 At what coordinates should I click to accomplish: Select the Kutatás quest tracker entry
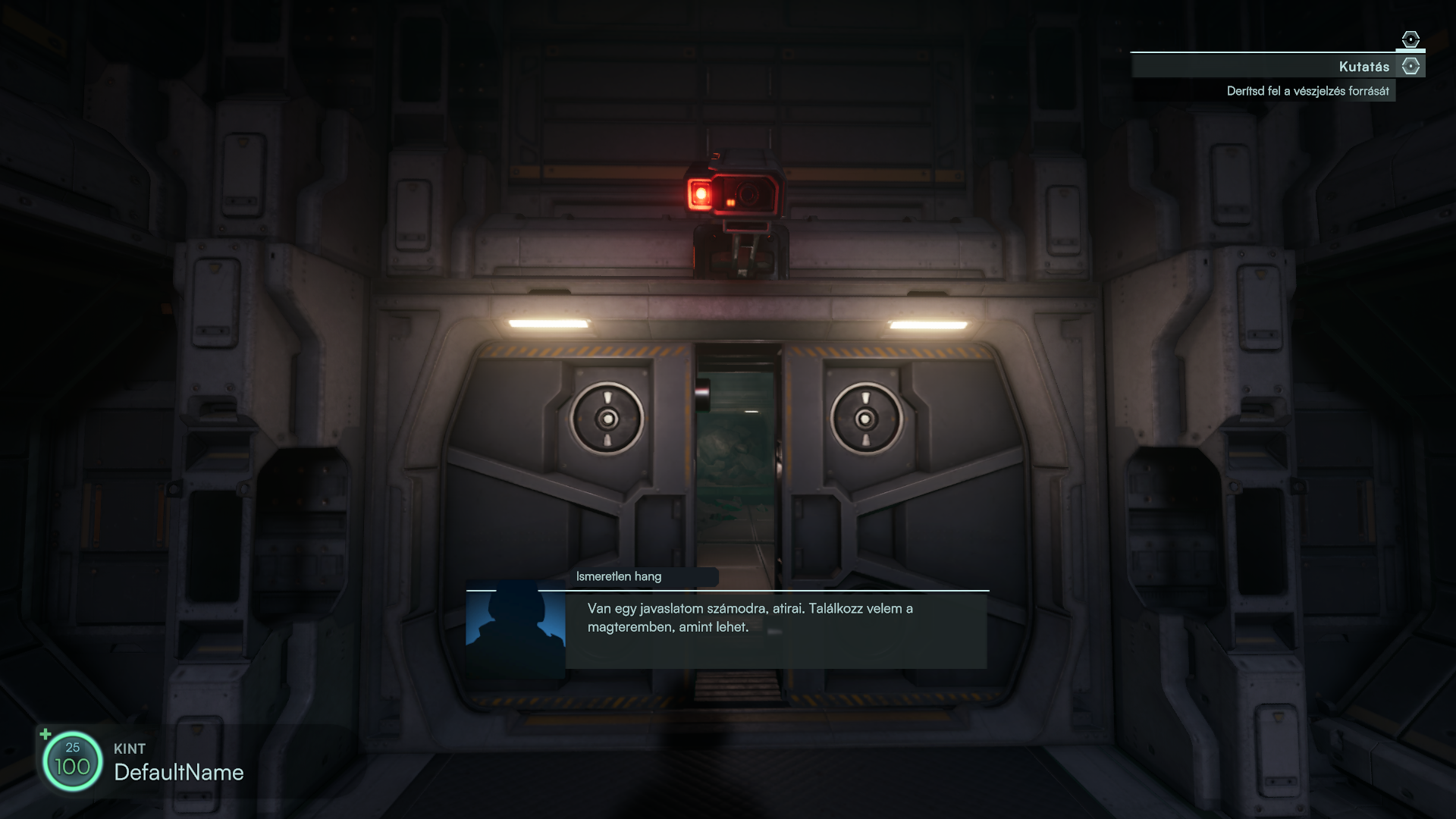(x=1363, y=67)
